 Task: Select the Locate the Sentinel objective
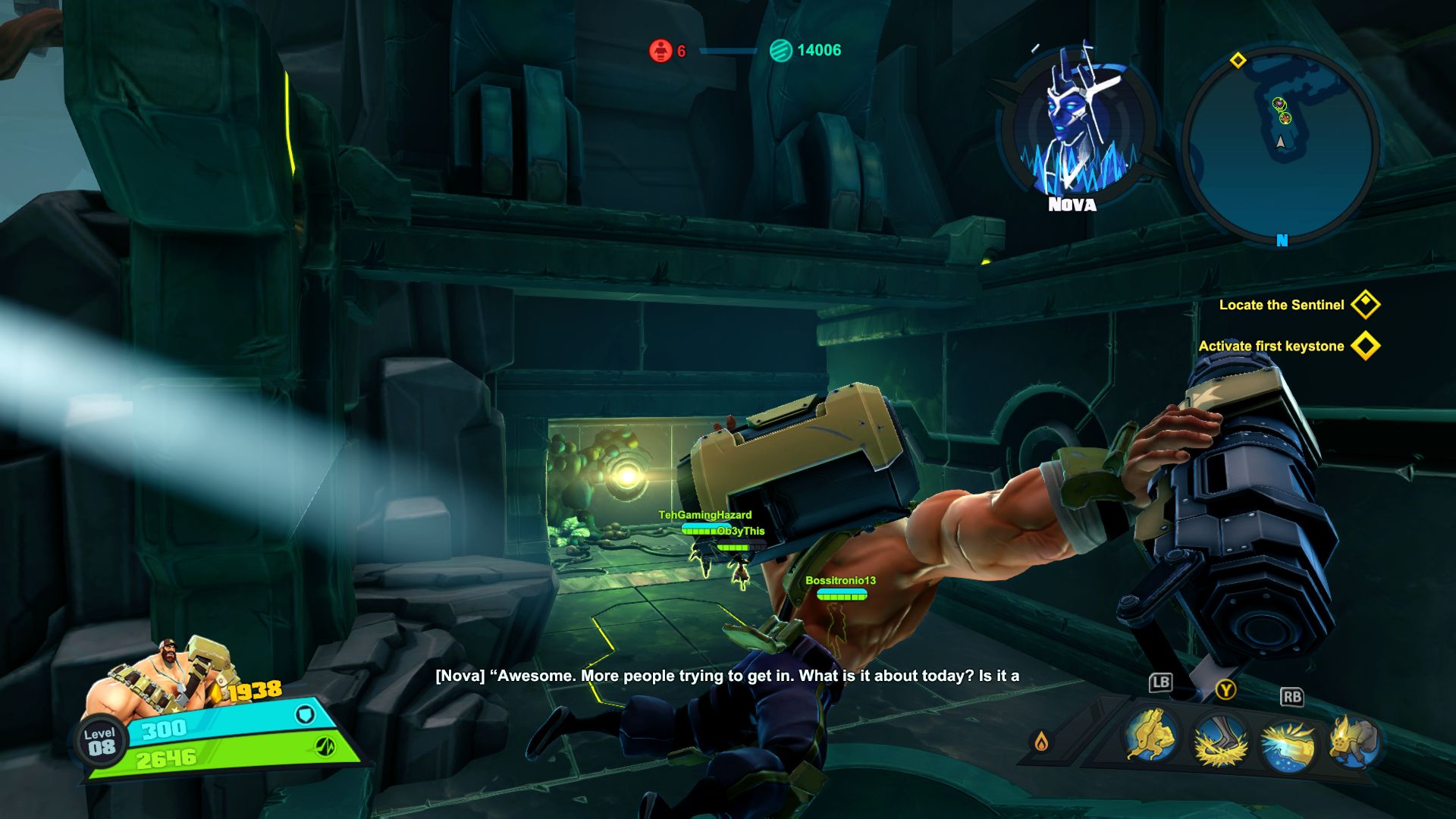pos(1282,305)
